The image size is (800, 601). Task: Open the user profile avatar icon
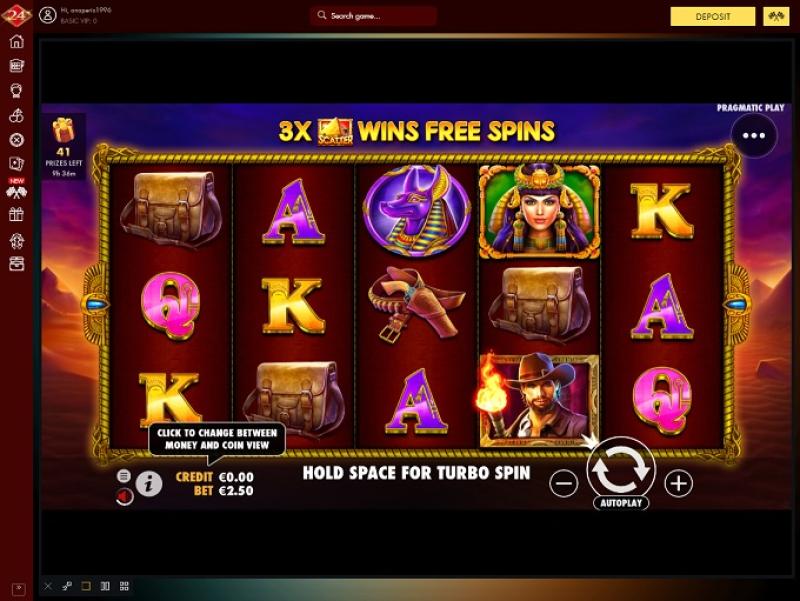(x=47, y=16)
